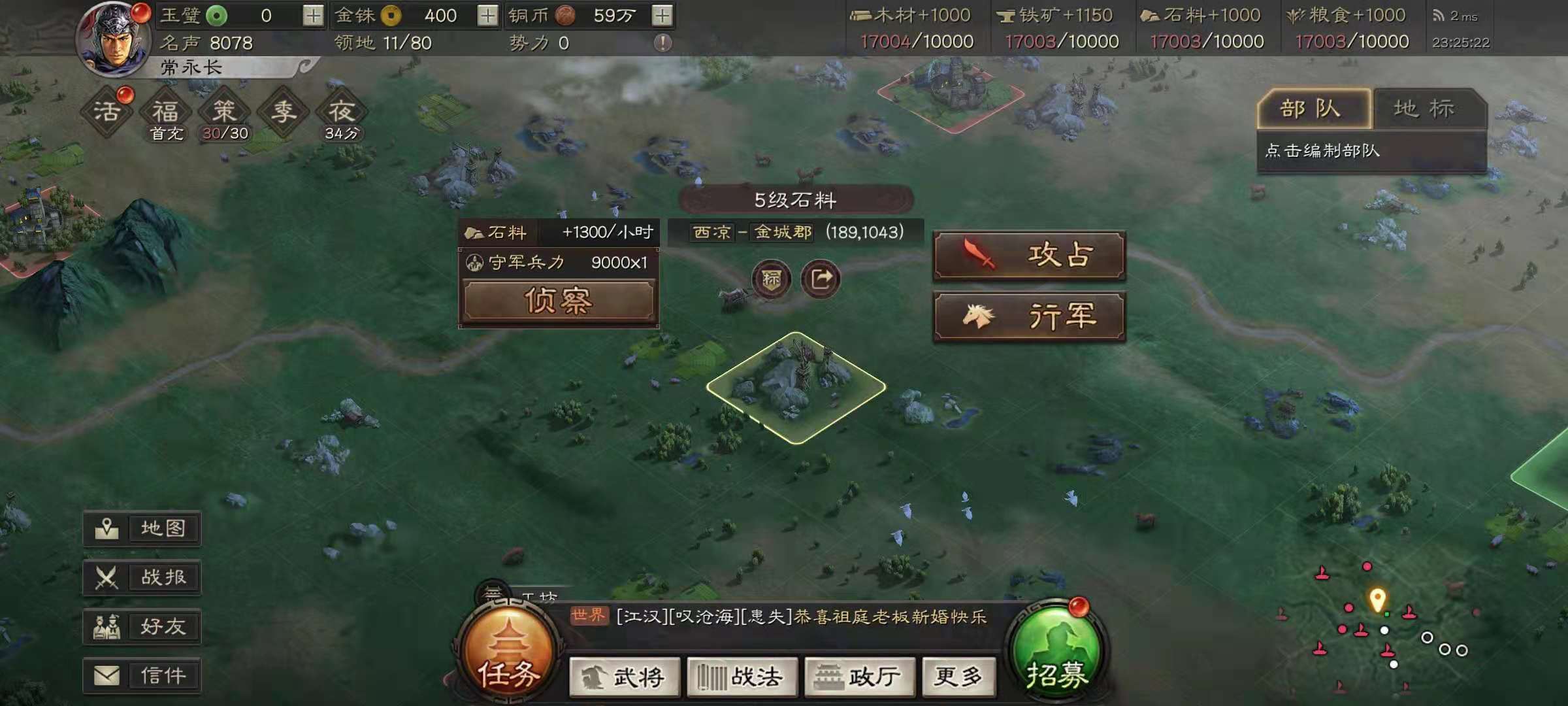Screen dimensions: 1568x706
Task: Toggle the 夜 night mode icon showing 34分
Action: [x=344, y=111]
